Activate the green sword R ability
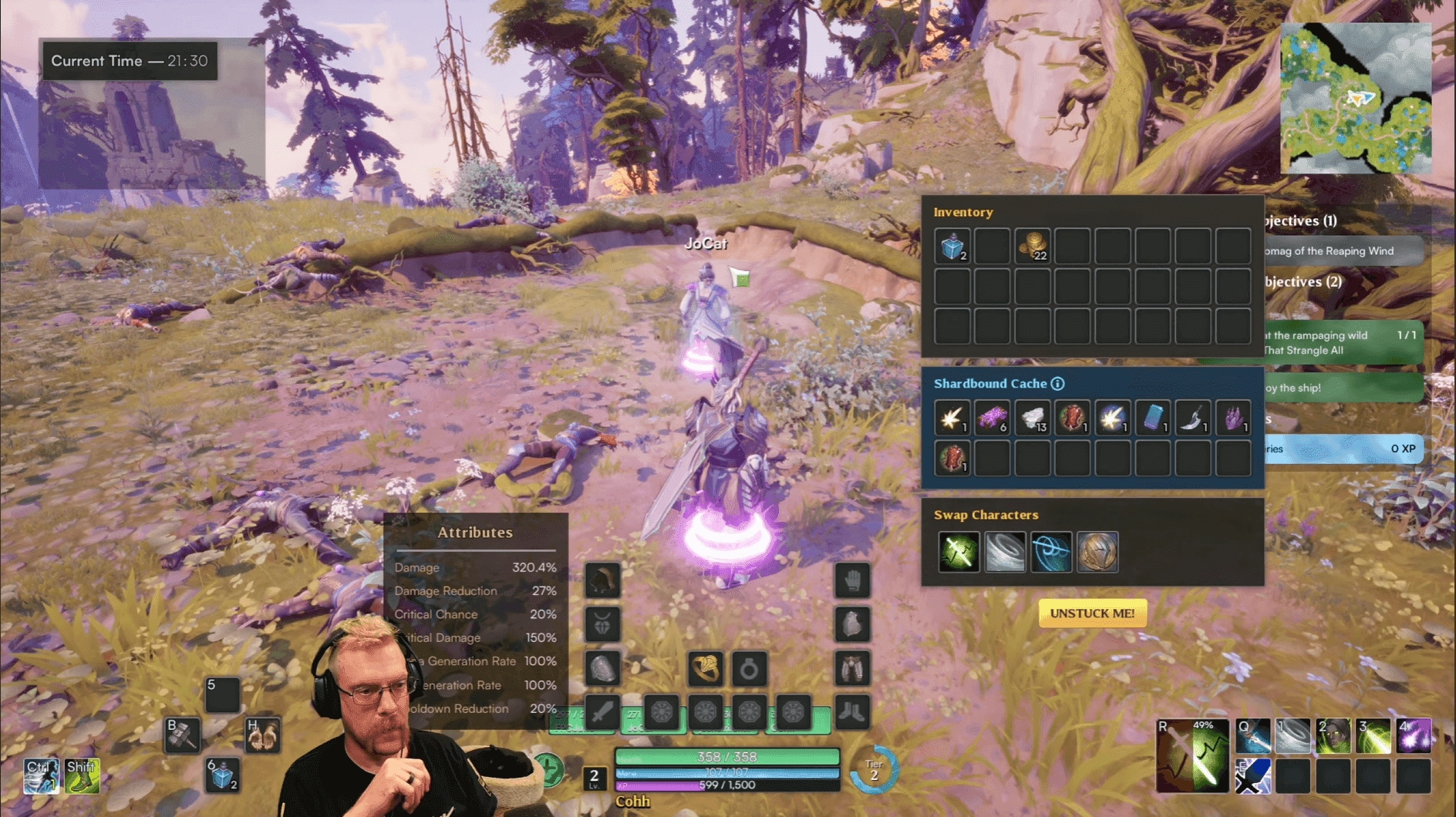 1192,757
